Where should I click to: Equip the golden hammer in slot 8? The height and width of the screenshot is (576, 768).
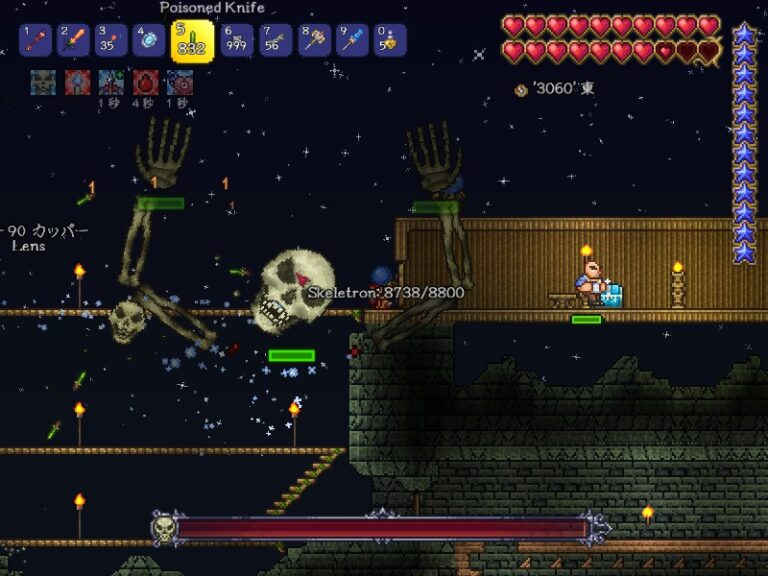pyautogui.click(x=313, y=41)
